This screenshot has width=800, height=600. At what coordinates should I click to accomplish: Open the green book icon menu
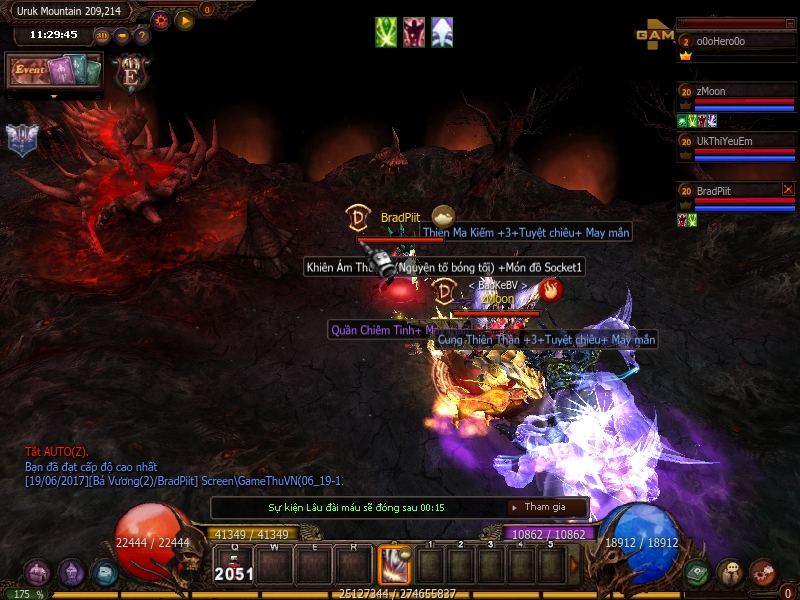(x=697, y=572)
